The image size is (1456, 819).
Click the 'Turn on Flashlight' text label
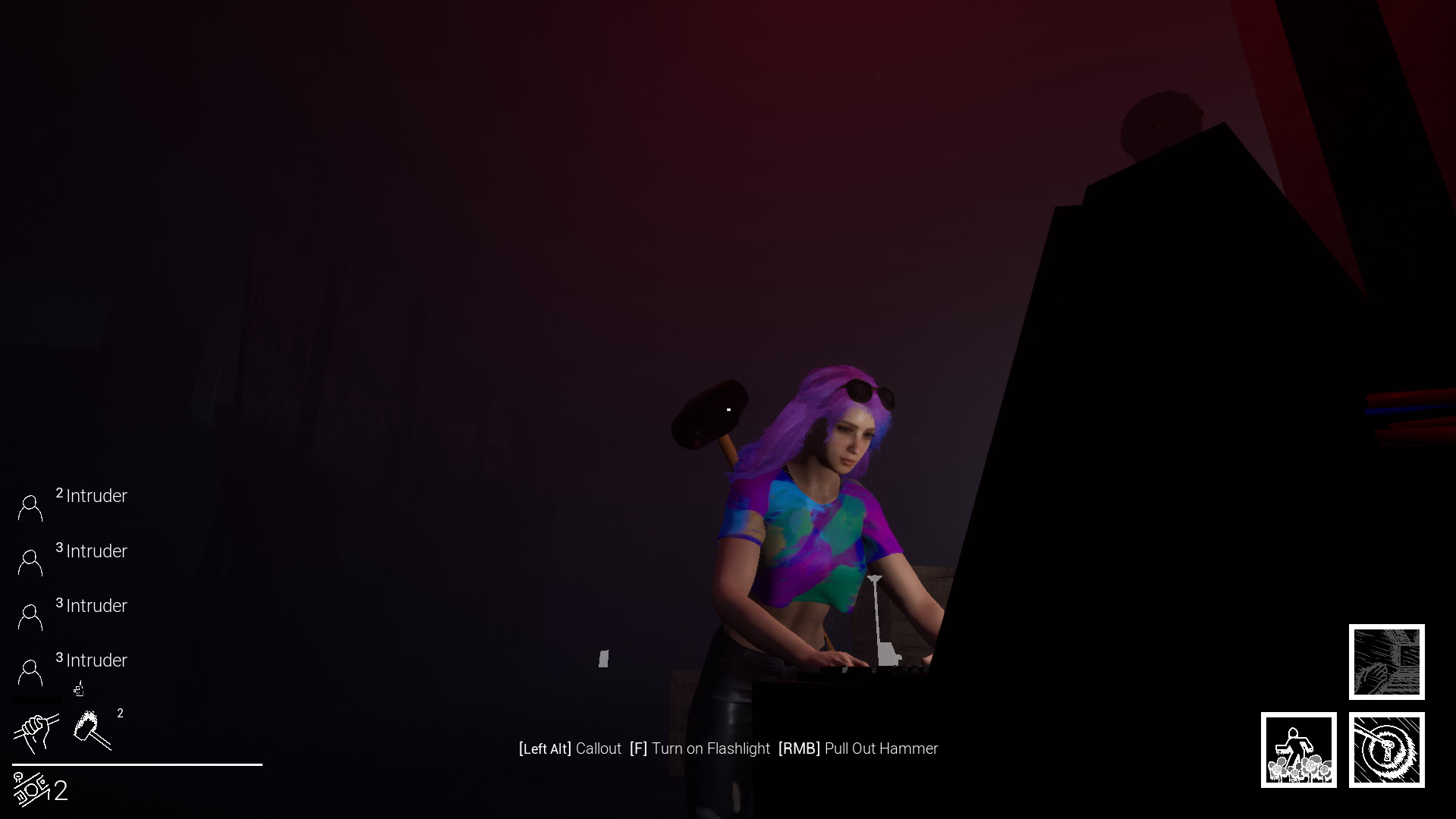tap(711, 748)
